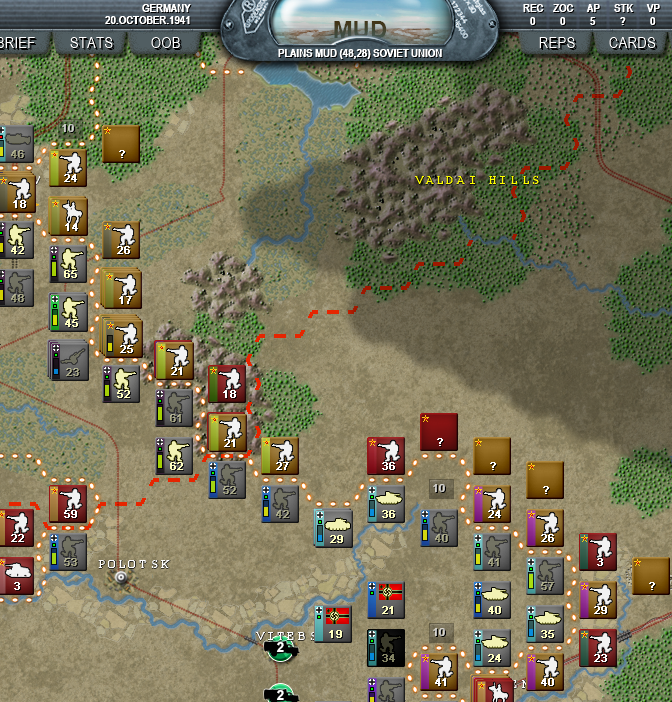
Task: Select the German infantry unit numbered 62
Action: click(x=175, y=456)
